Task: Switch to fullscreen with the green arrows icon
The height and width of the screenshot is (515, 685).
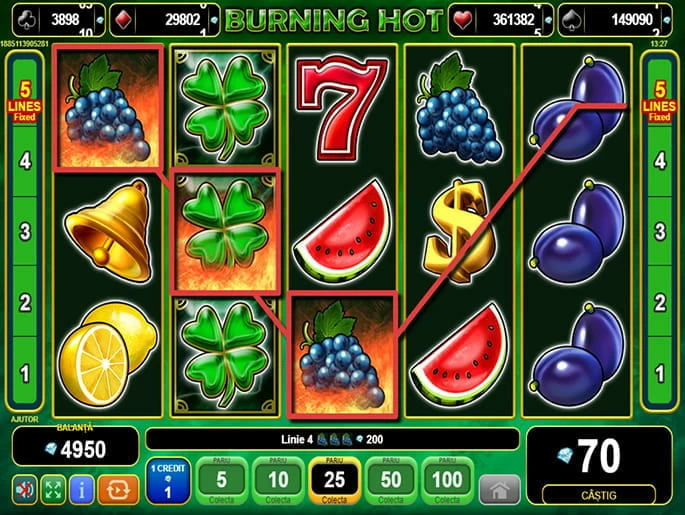Action: tap(53, 489)
